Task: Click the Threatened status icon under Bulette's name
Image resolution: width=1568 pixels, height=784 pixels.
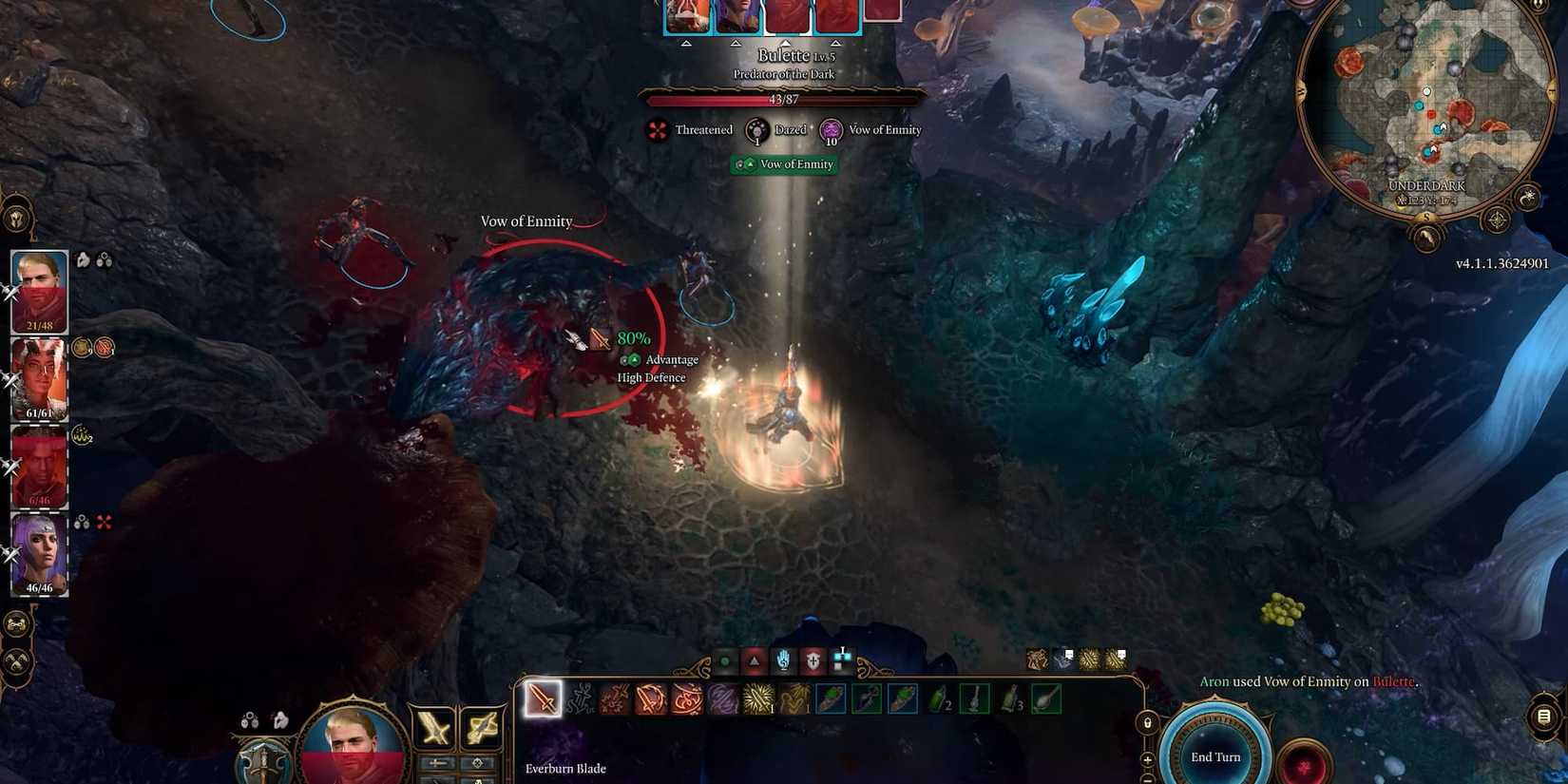Action: 656,130
